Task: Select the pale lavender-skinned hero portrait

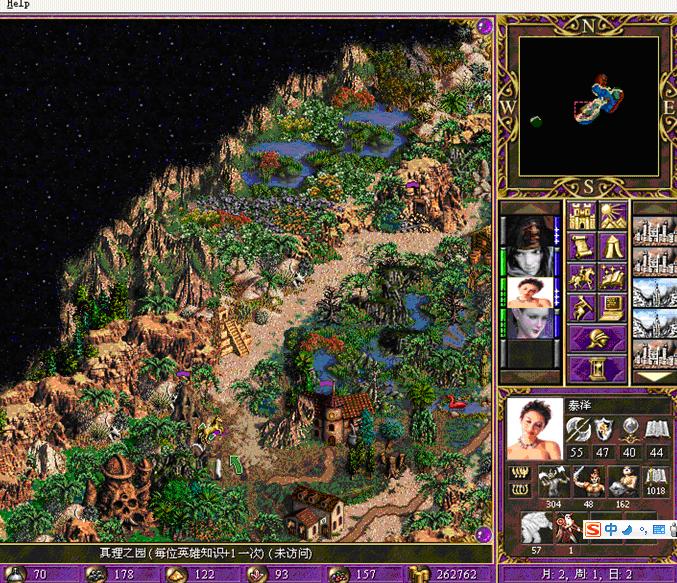Action: point(528,322)
